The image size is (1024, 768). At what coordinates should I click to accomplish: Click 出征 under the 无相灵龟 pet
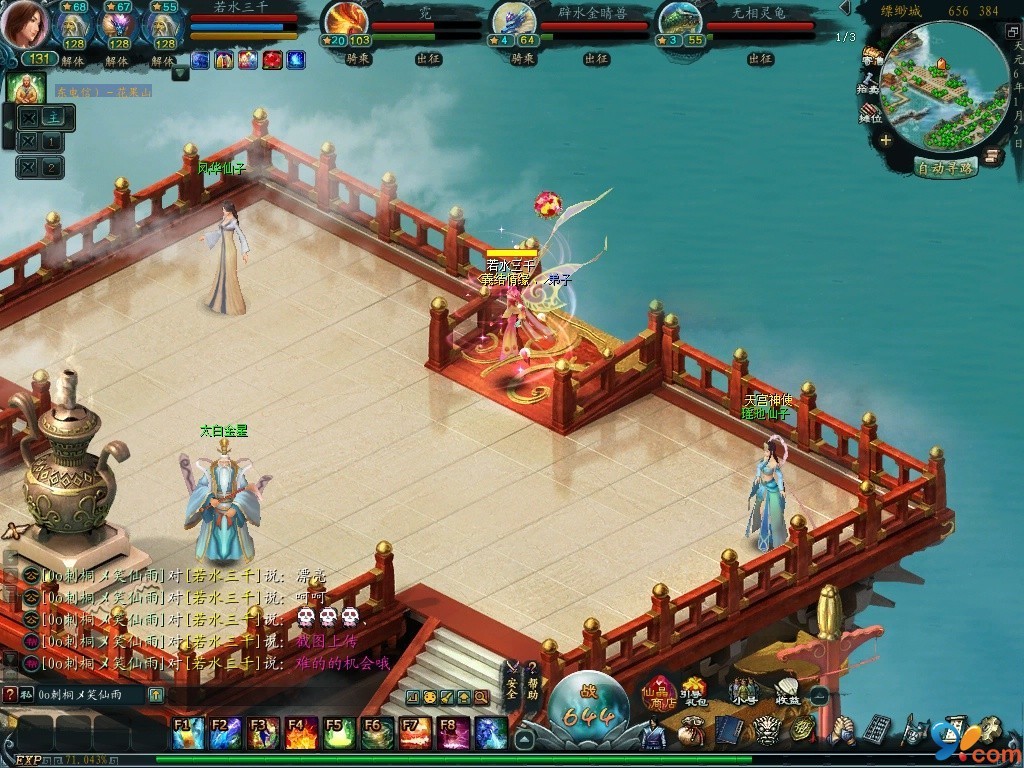coord(760,59)
